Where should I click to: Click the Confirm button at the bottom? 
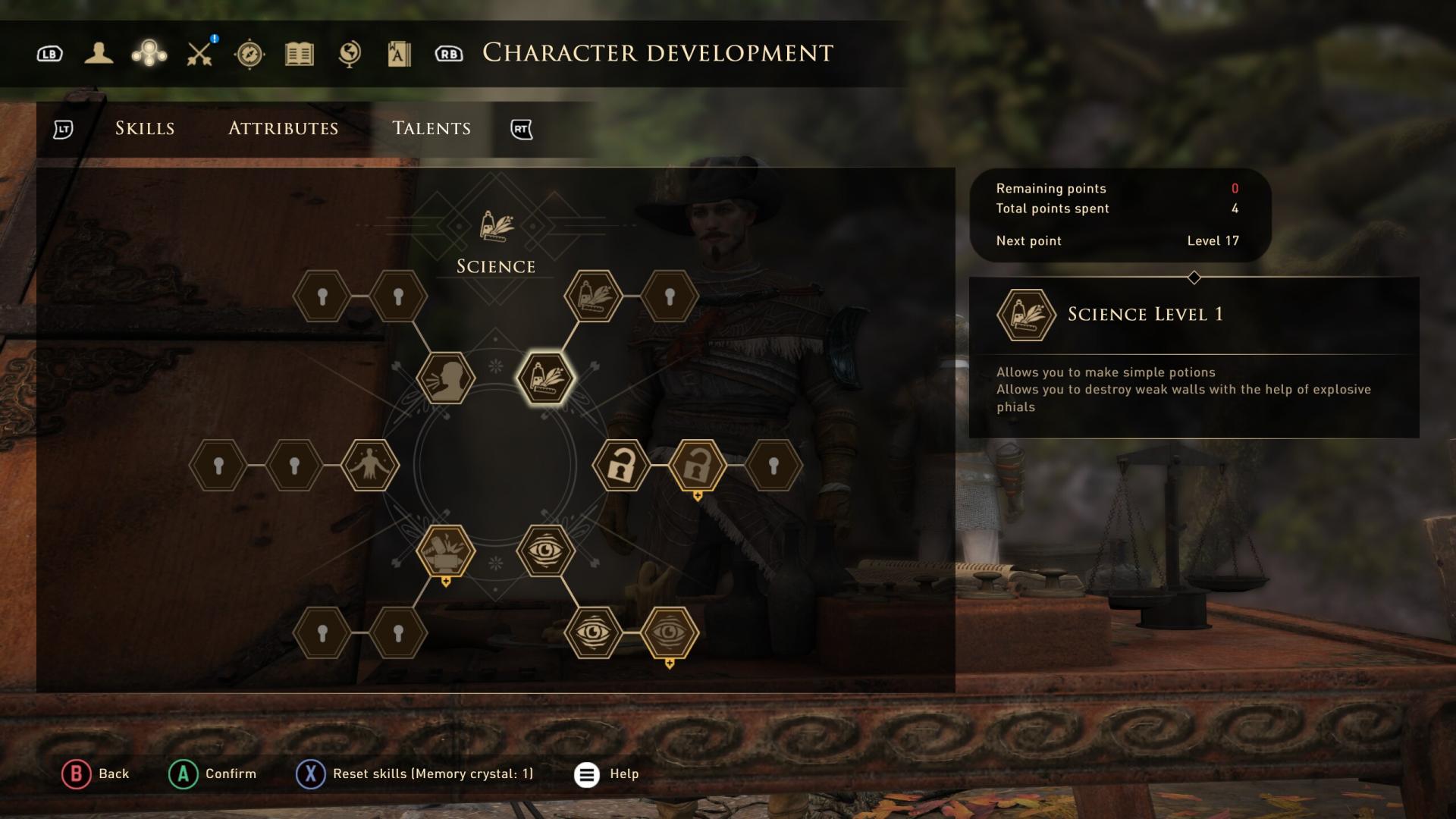[x=213, y=774]
